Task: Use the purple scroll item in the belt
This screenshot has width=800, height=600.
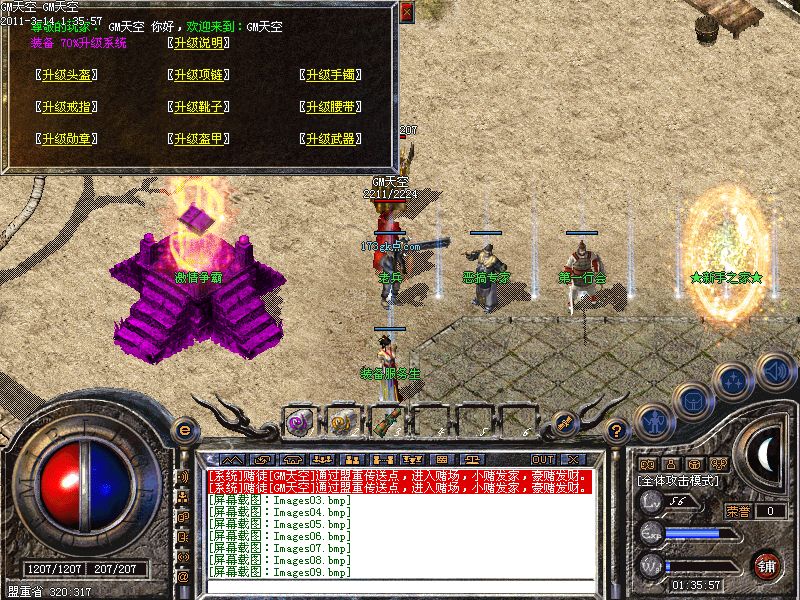Action: 300,421
